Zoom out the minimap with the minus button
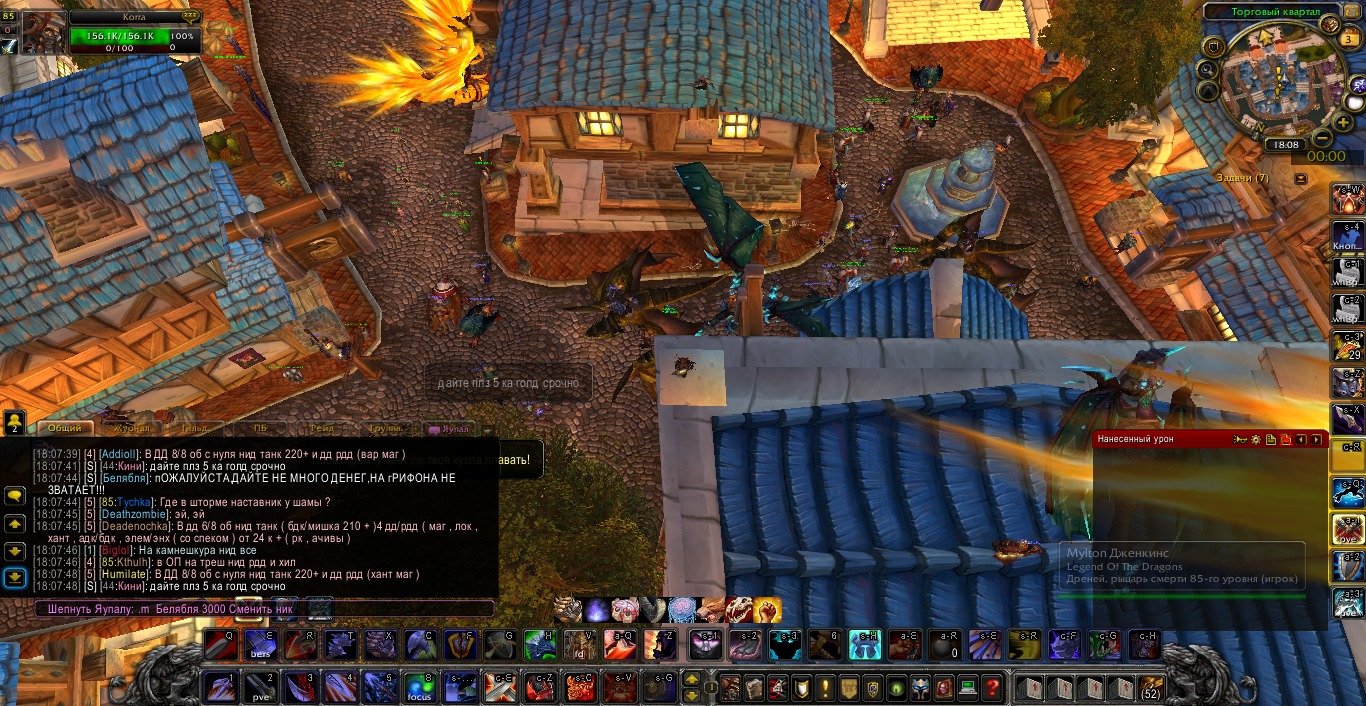 point(1322,138)
